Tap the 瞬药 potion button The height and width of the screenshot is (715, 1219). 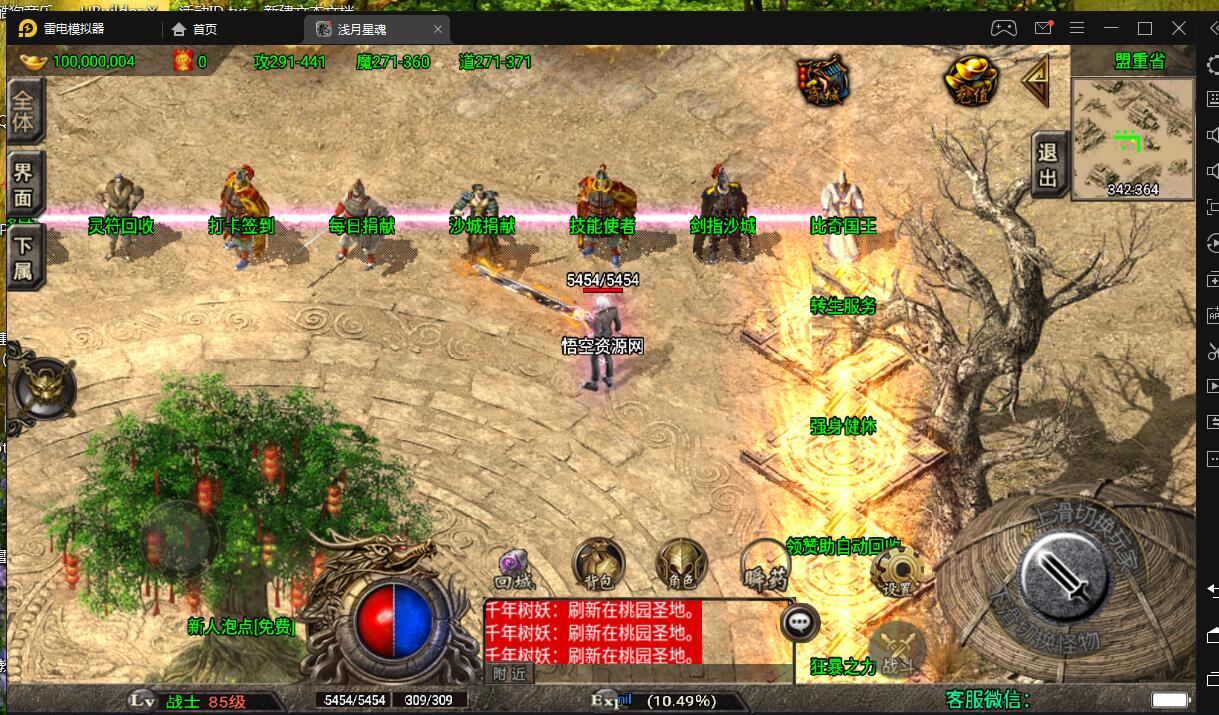(x=766, y=564)
